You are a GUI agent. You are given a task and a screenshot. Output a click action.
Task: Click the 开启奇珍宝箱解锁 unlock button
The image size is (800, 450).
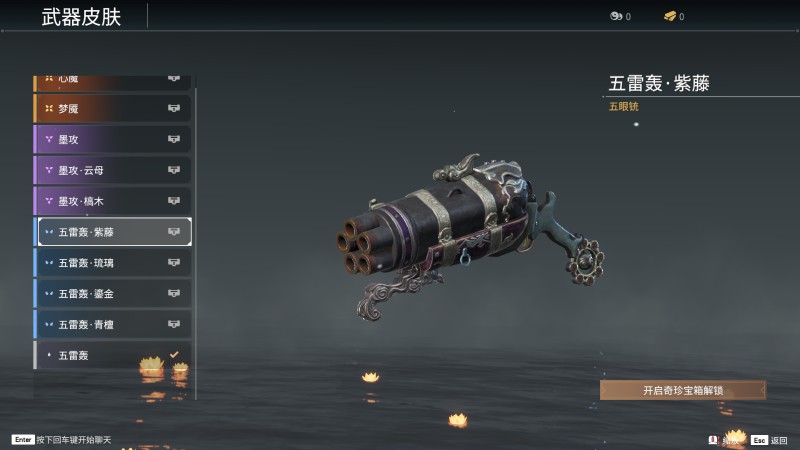[x=682, y=391]
